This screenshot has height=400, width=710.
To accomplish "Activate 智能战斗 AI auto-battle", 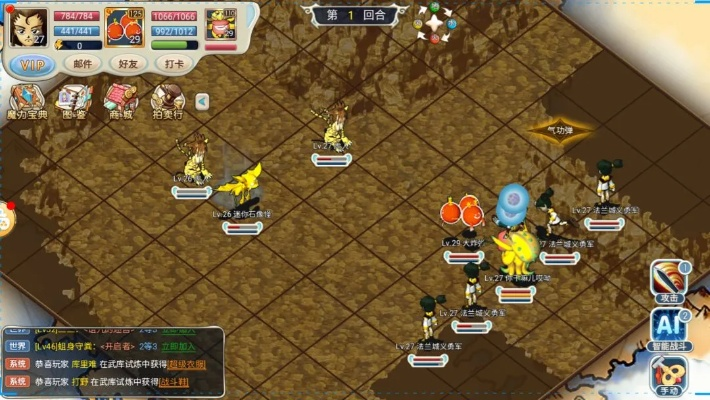I will (x=669, y=328).
